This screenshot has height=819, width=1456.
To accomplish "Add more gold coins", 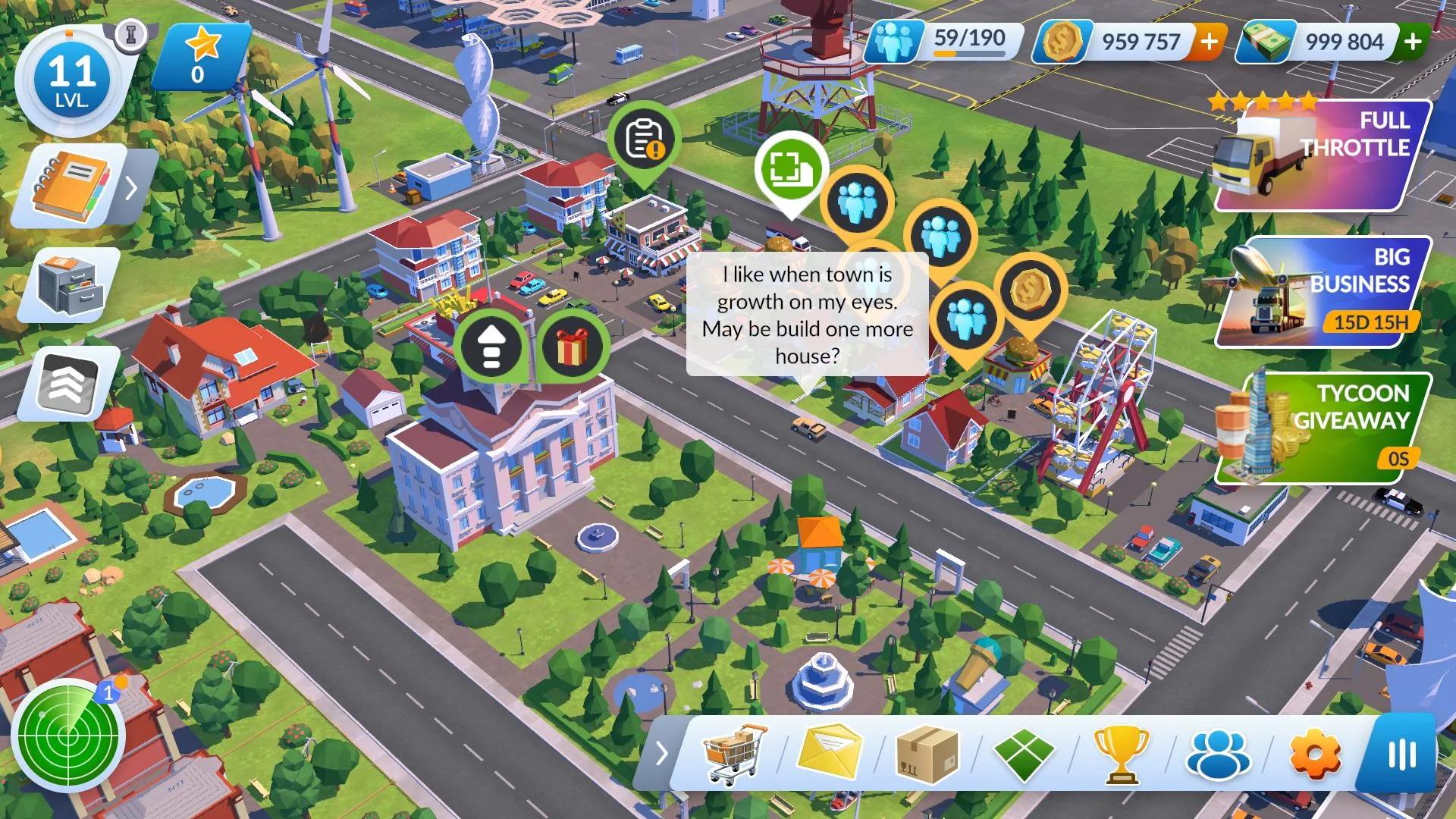I will pos(1210,42).
